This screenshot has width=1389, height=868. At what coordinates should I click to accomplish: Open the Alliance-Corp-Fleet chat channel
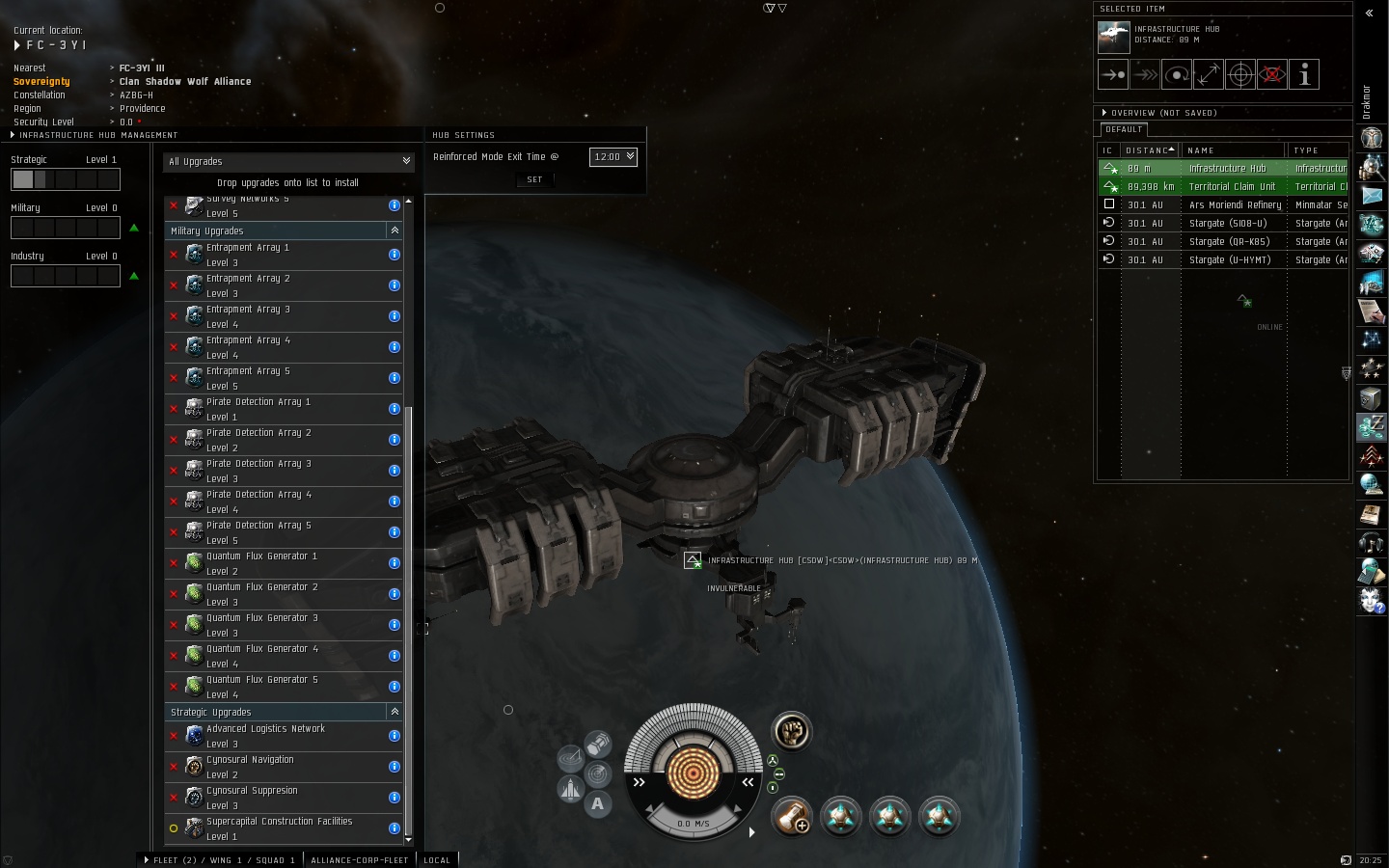click(x=359, y=859)
